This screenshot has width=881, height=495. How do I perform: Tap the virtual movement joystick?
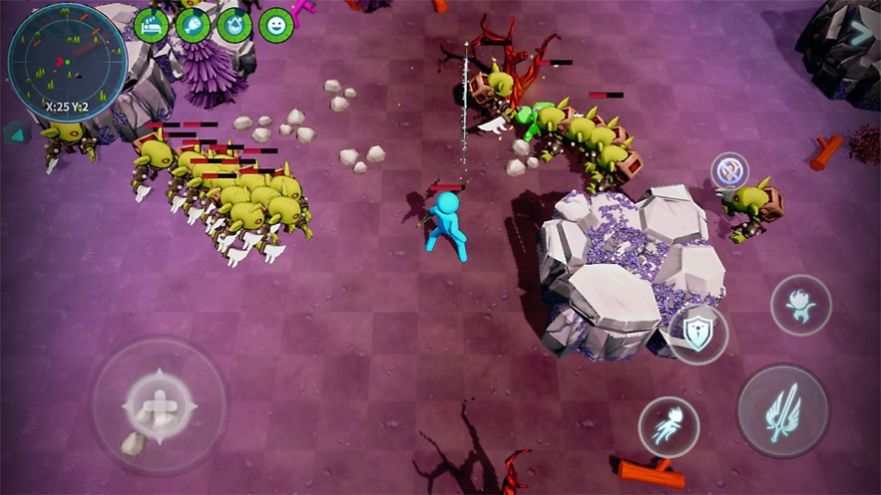click(158, 406)
